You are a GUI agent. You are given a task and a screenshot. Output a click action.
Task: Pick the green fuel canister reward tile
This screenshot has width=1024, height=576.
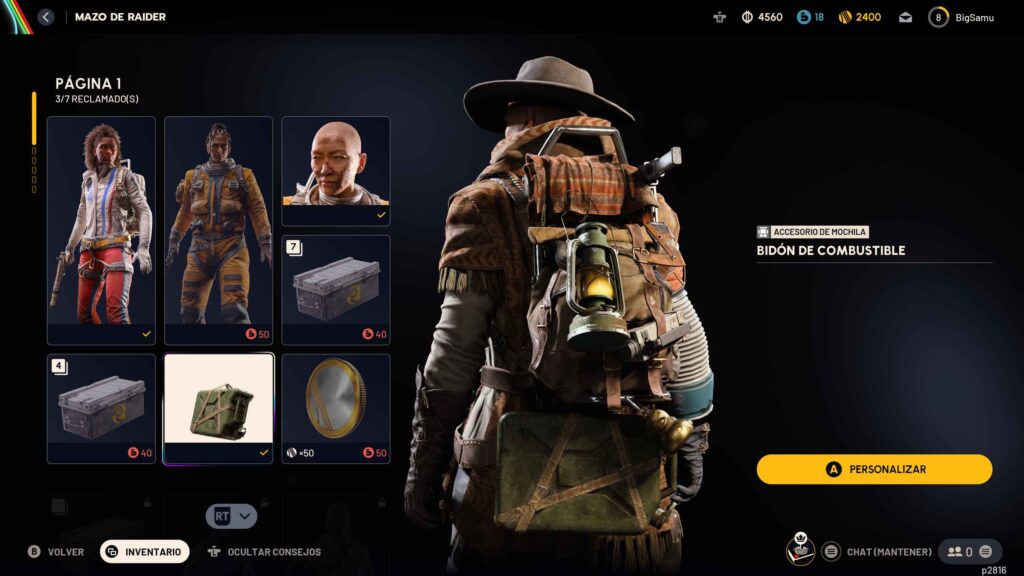218,408
